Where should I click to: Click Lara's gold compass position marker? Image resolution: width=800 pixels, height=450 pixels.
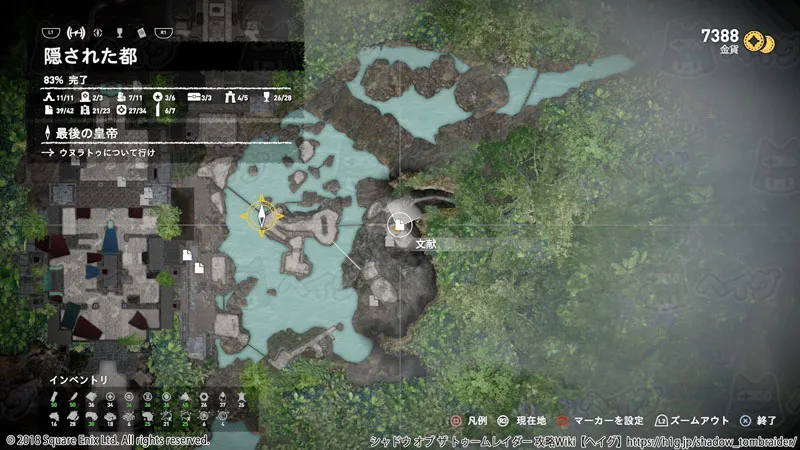pyautogui.click(x=262, y=215)
